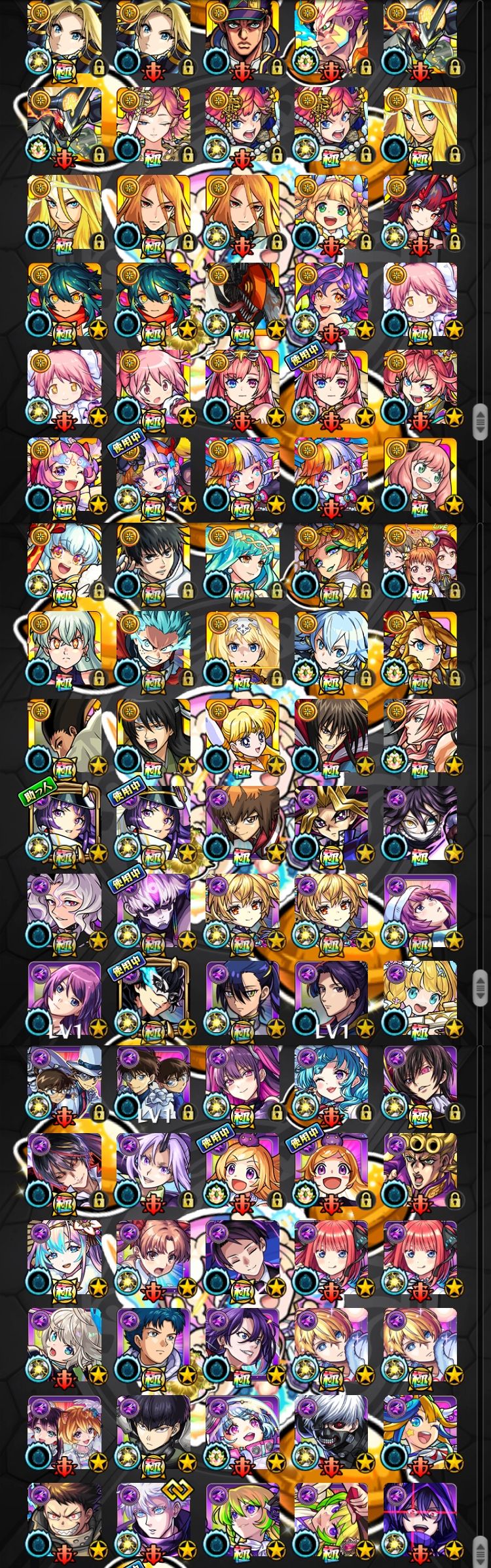Select the capped Jotaro character tile
The image size is (491, 1568).
[x=242, y=41]
